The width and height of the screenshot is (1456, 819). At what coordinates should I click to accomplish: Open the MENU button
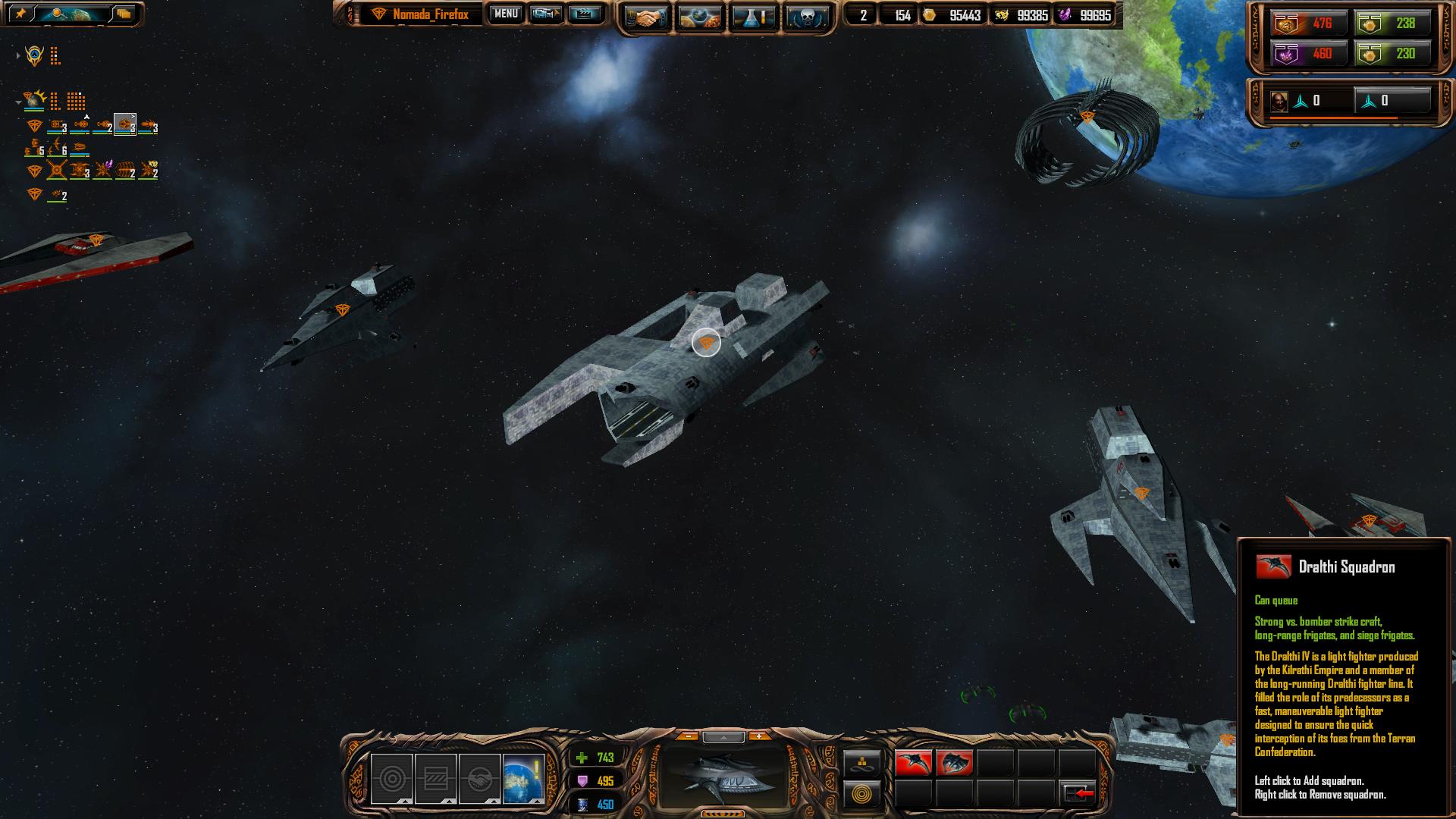(x=505, y=14)
